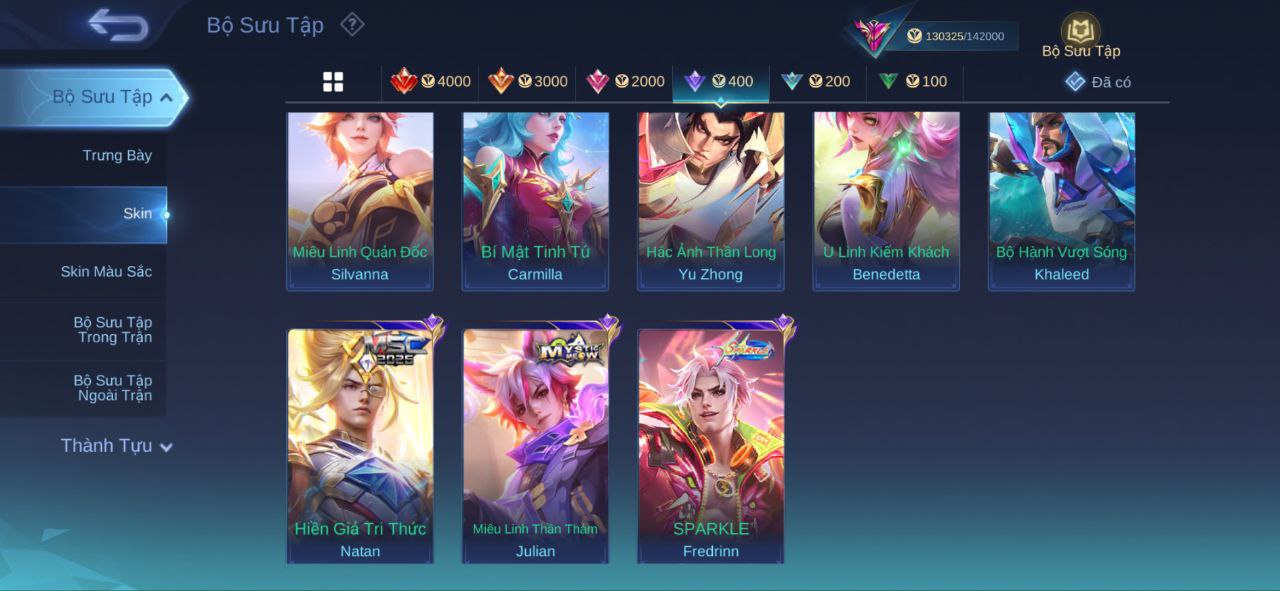View Fredrinn's SPARKLE skin card
The image size is (1280, 591).
click(711, 445)
